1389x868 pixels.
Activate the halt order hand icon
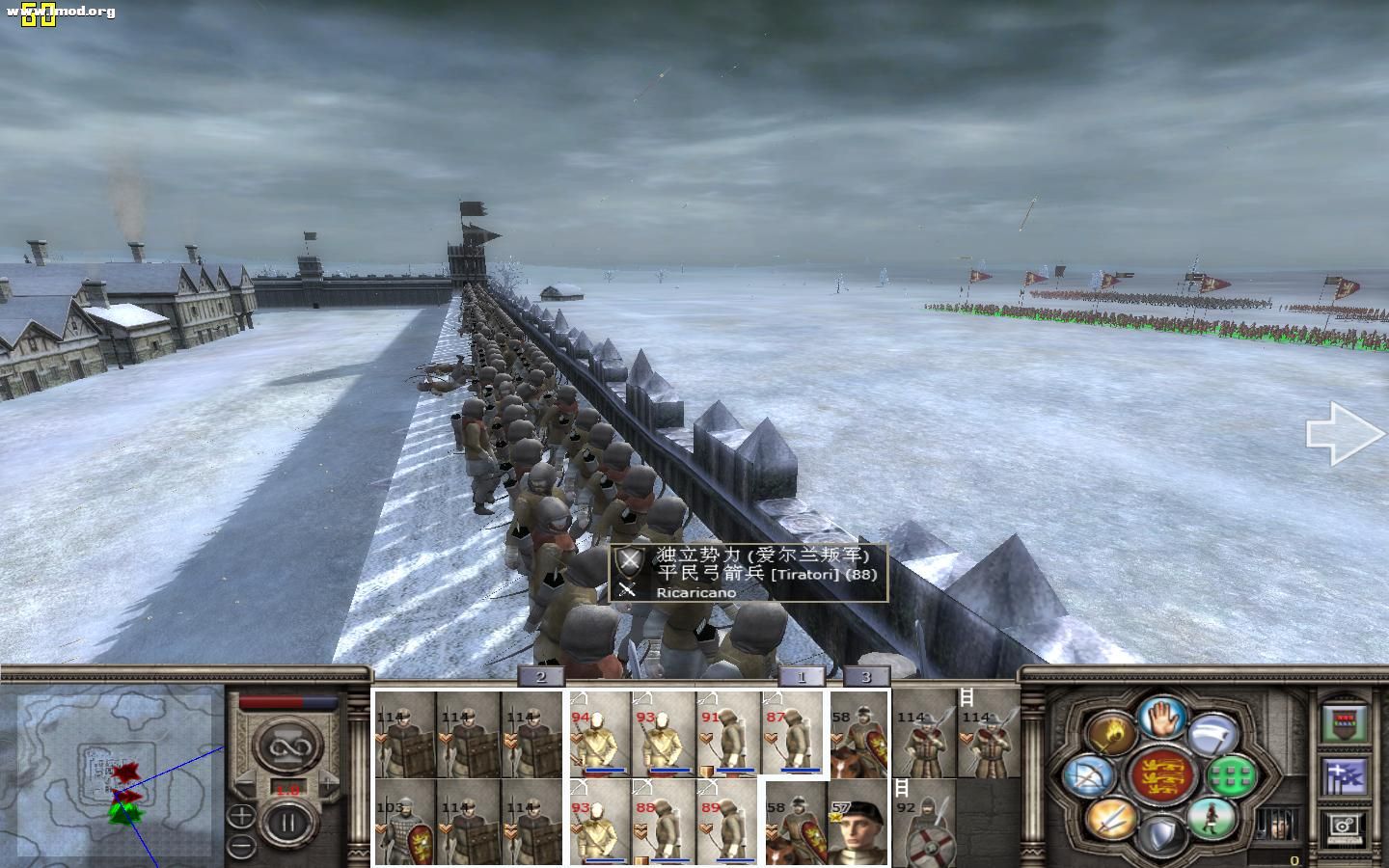click(1161, 718)
